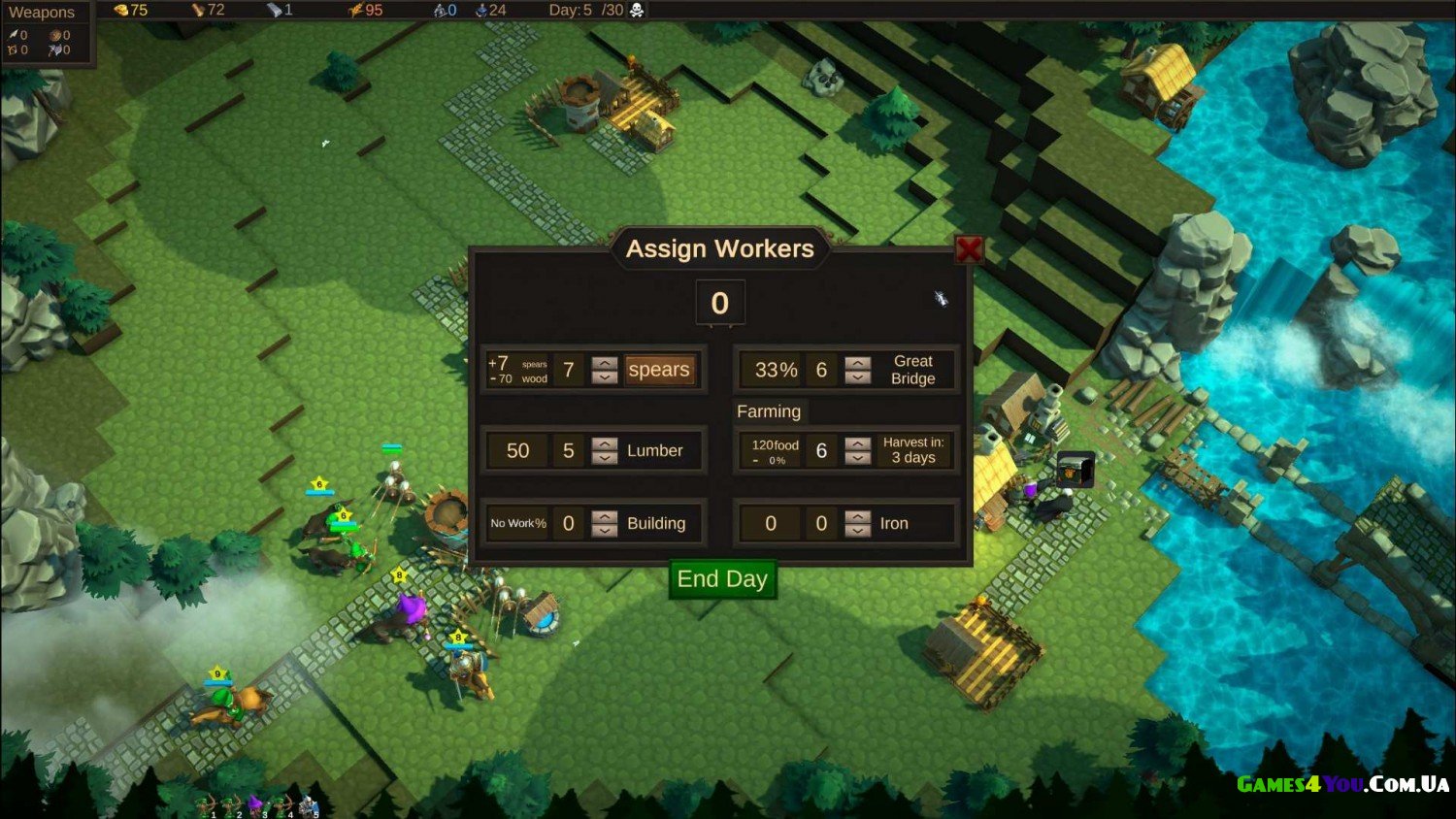Assign one more worker to Iron
1456x819 pixels.
[x=858, y=516]
